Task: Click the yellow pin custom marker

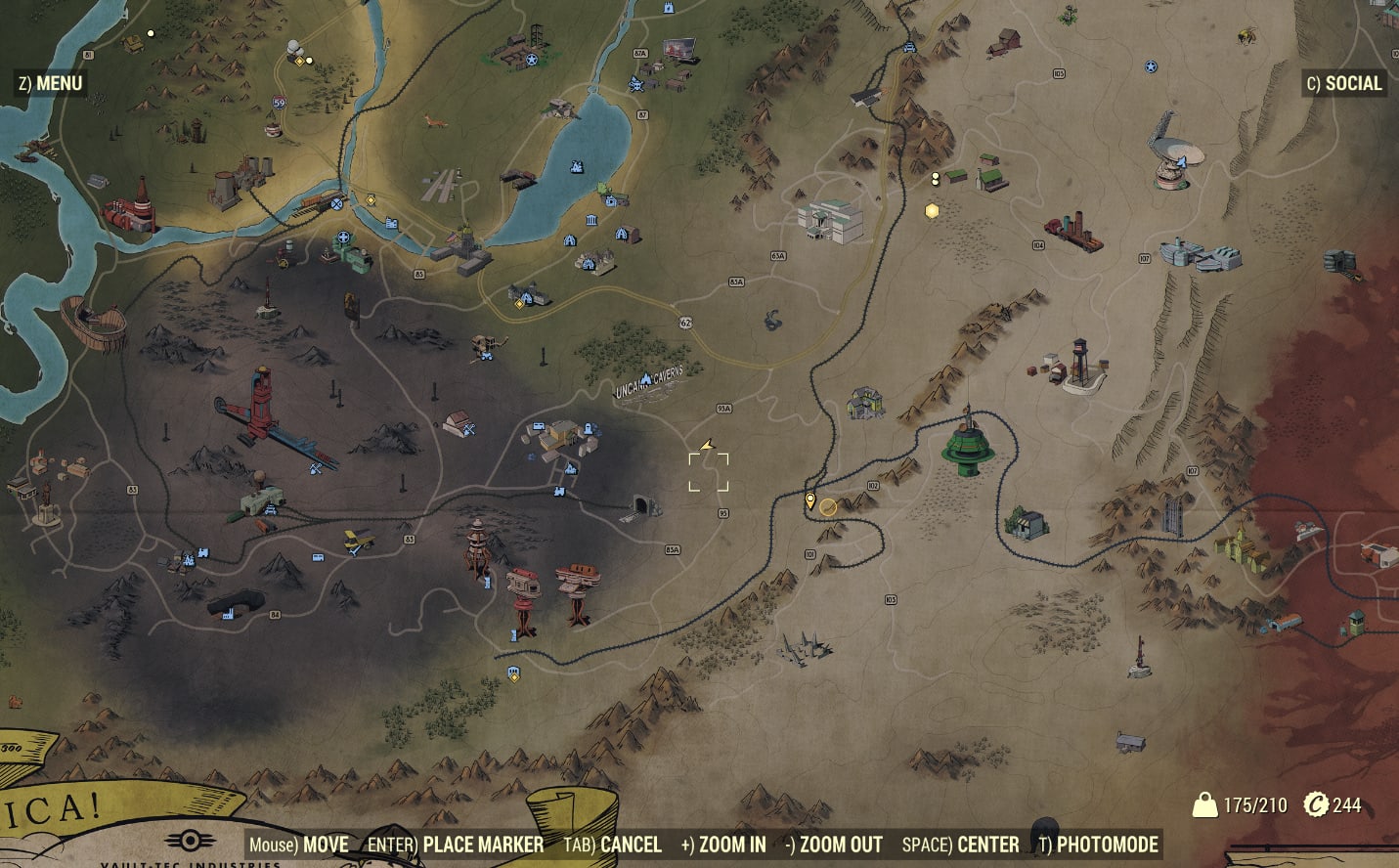Action: pyautogui.click(x=809, y=501)
